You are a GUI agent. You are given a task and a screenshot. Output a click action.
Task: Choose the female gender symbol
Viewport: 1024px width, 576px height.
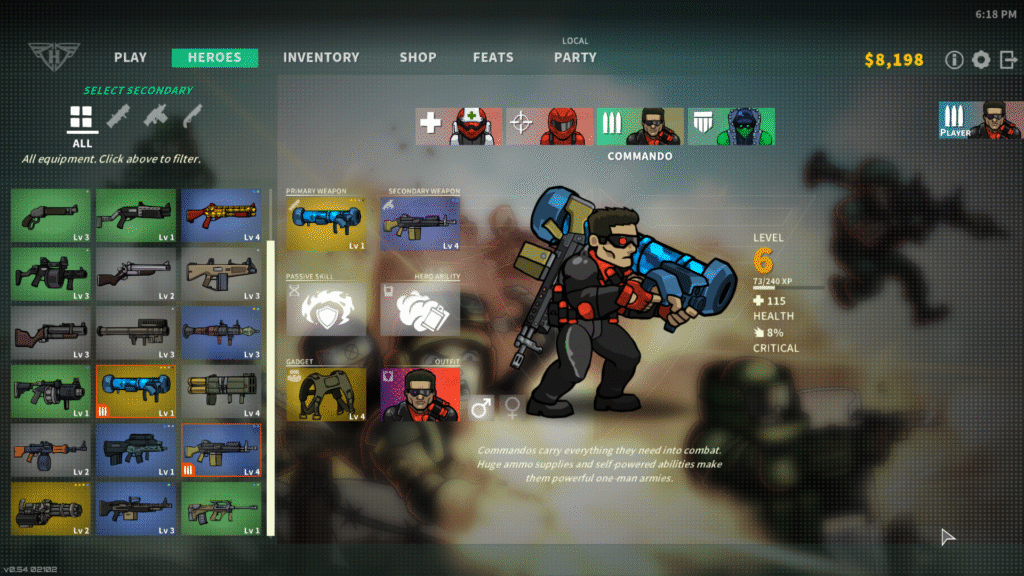pos(512,407)
